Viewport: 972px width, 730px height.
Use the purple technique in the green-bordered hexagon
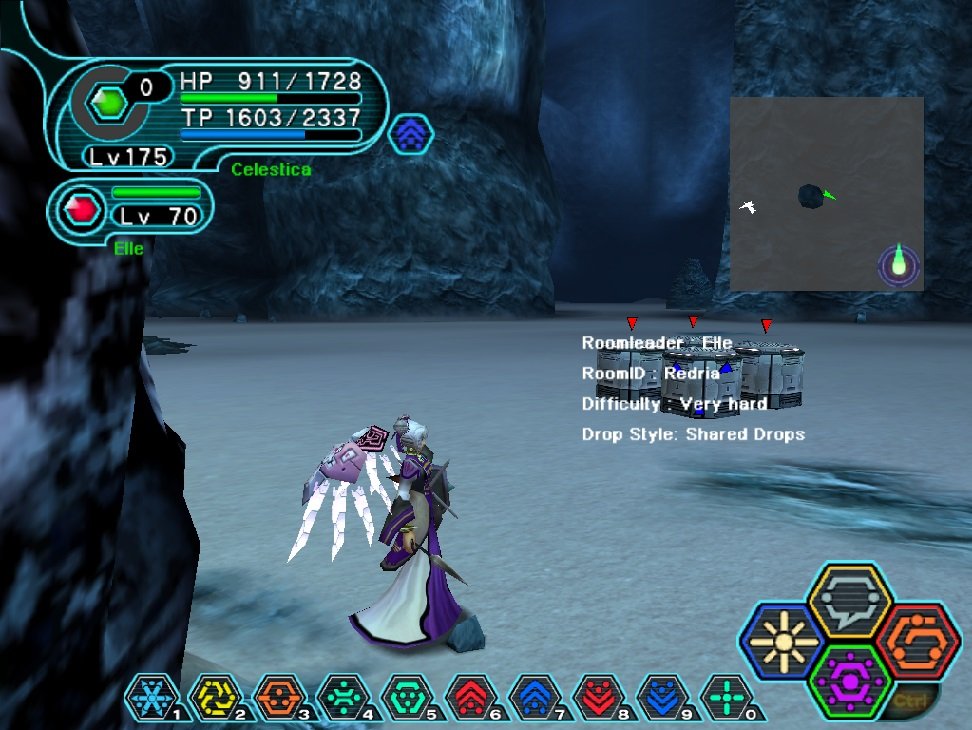pyautogui.click(x=849, y=682)
